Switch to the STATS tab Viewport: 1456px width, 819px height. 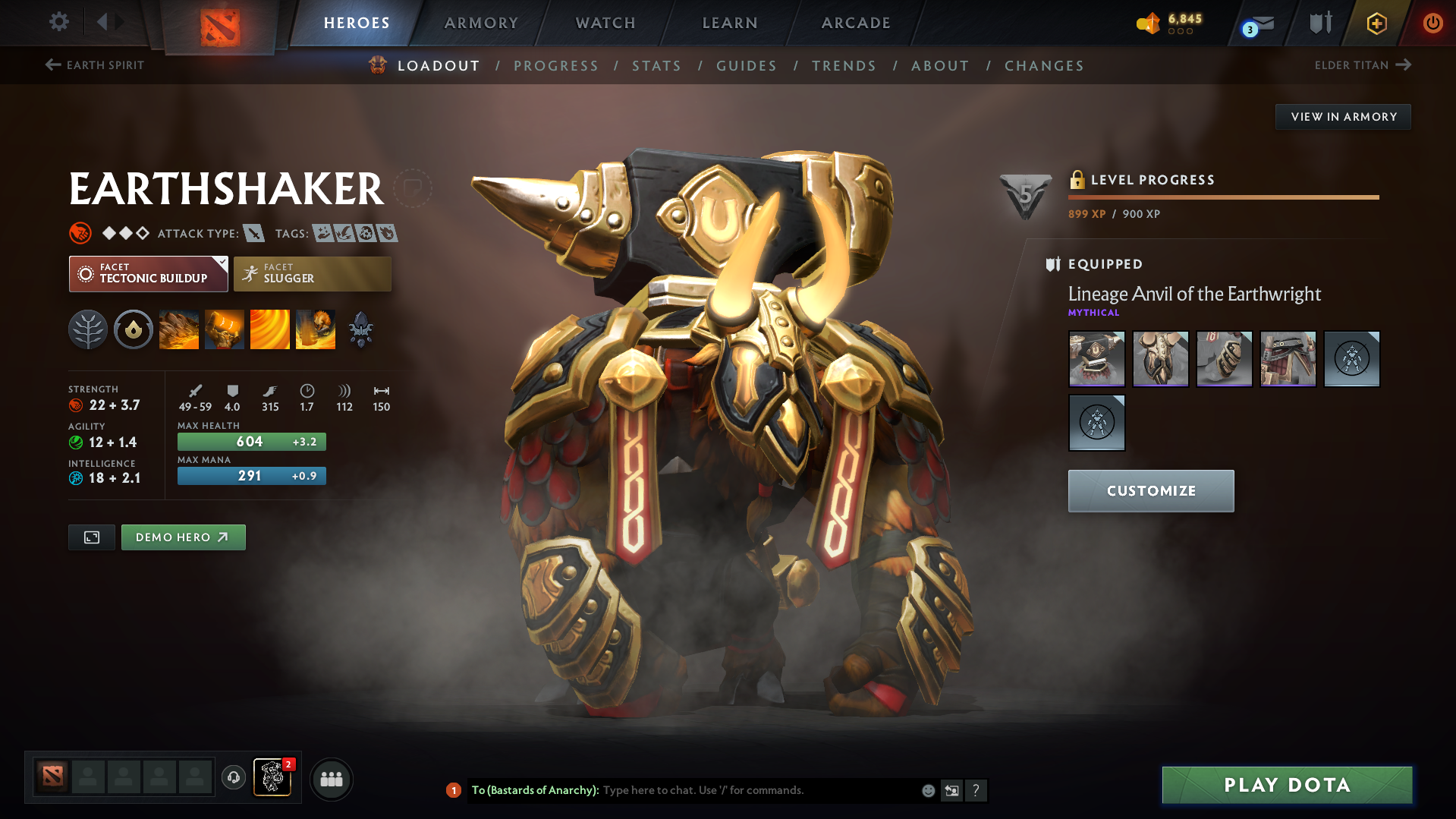click(656, 65)
